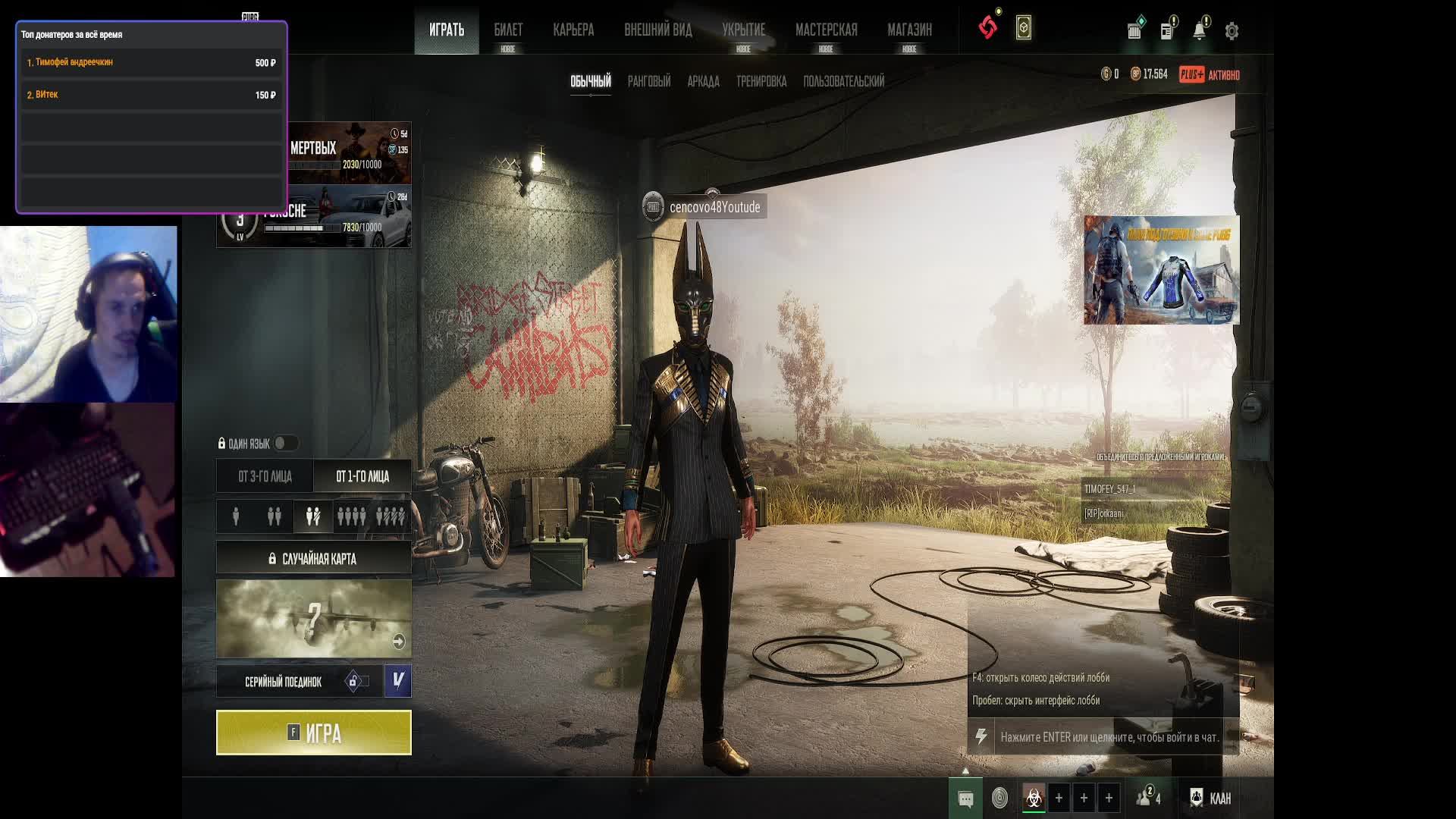Open the БИЛЕТ pass tab
The height and width of the screenshot is (819, 1456).
click(x=508, y=30)
